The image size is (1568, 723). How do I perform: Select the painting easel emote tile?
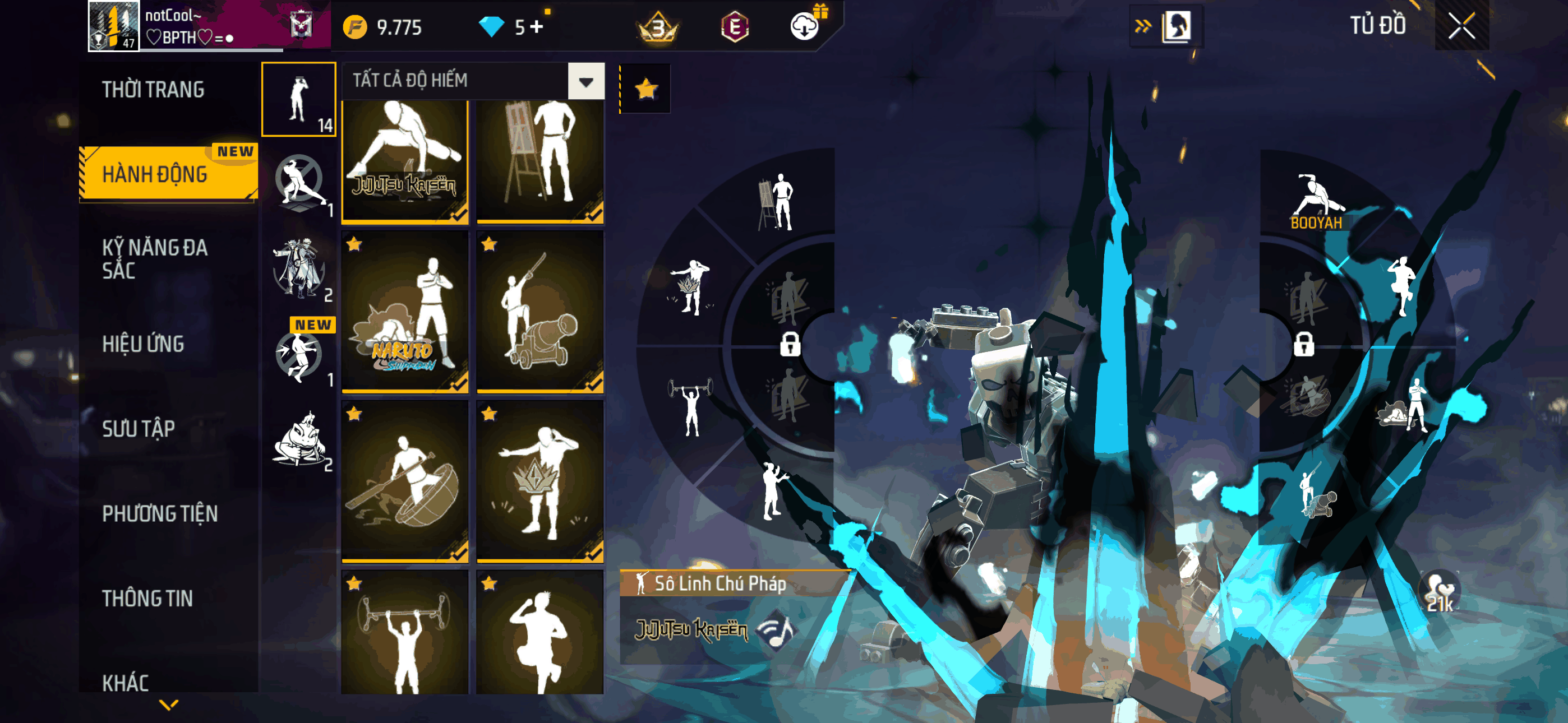coord(540,161)
